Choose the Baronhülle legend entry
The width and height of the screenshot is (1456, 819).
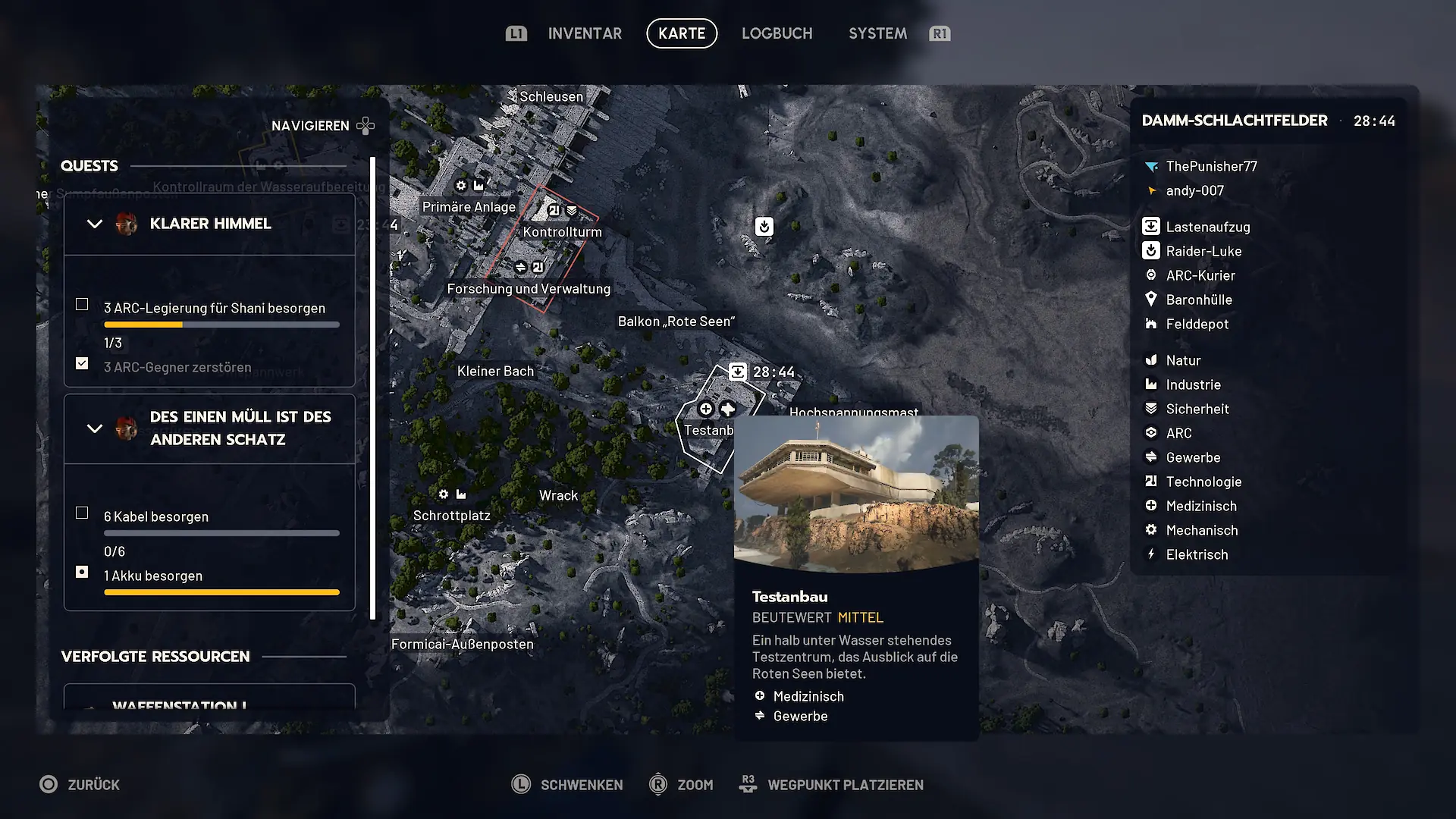click(1198, 300)
